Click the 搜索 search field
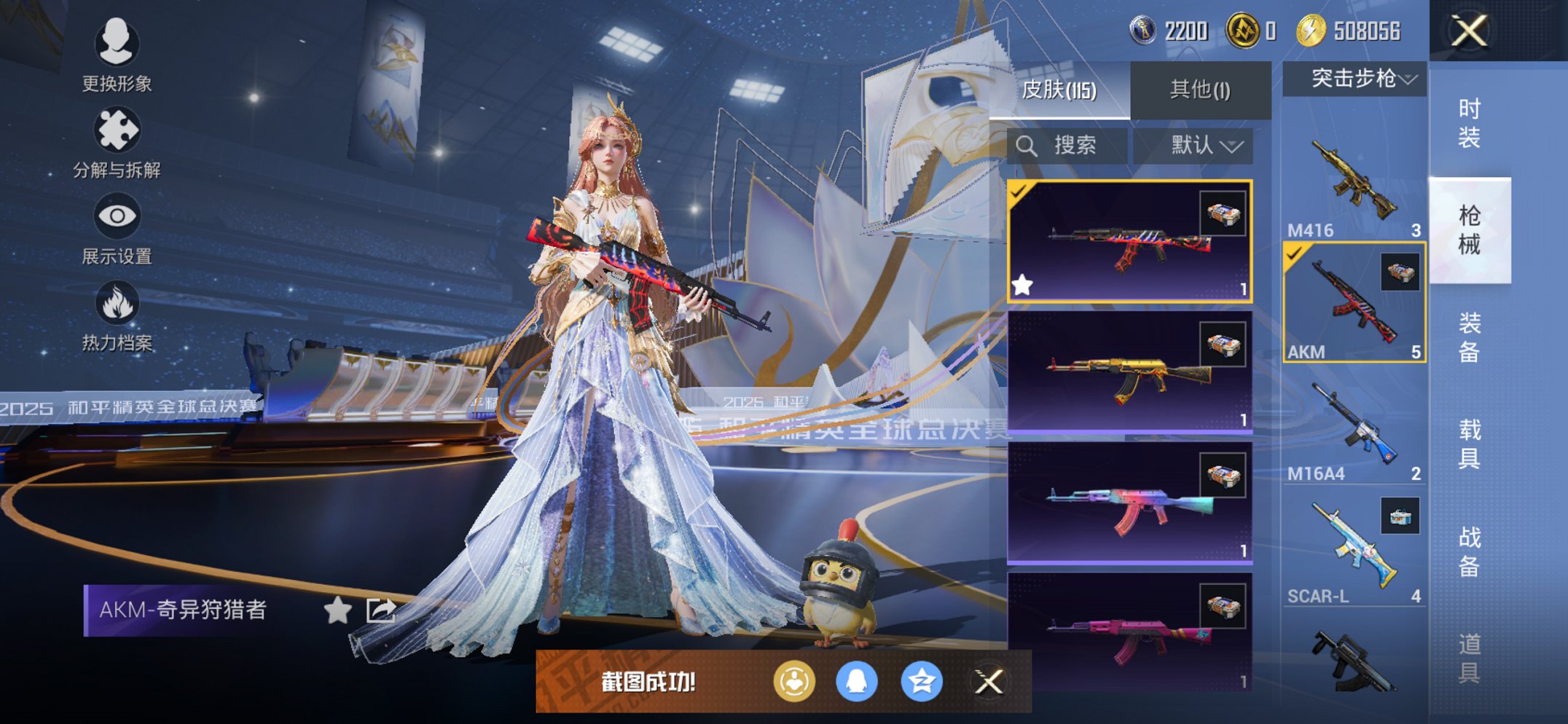The height and width of the screenshot is (724, 1568). click(x=1067, y=146)
